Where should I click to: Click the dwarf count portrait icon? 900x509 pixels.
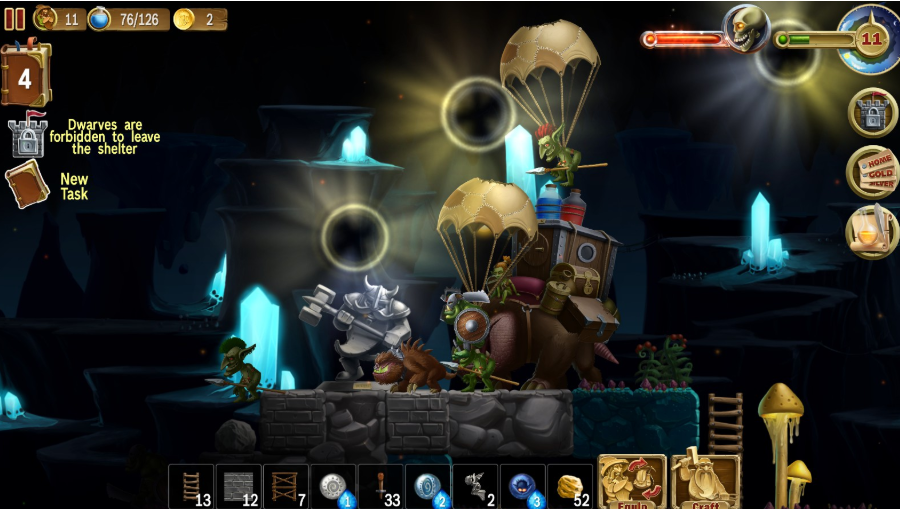point(47,18)
